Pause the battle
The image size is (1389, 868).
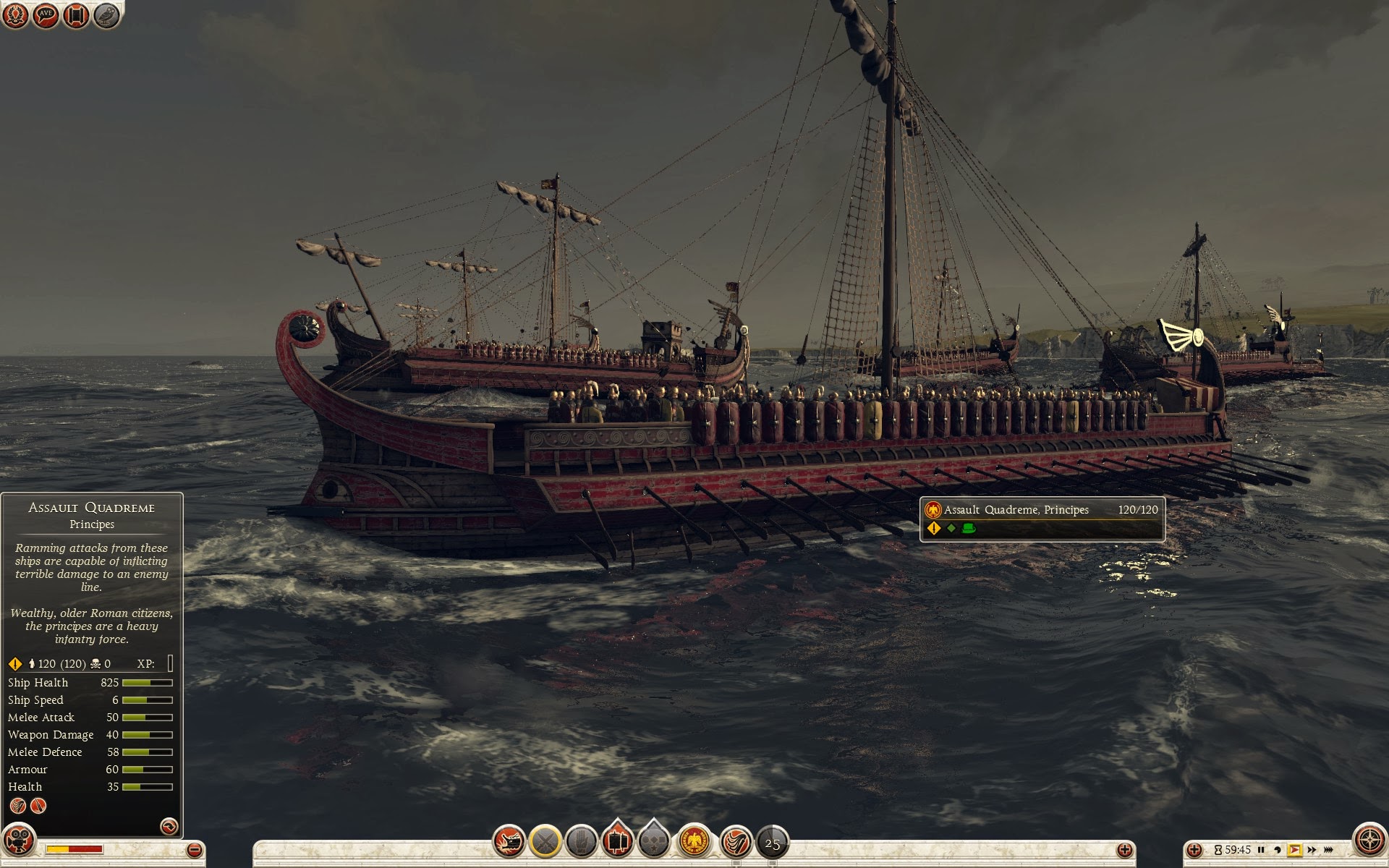point(1261,850)
